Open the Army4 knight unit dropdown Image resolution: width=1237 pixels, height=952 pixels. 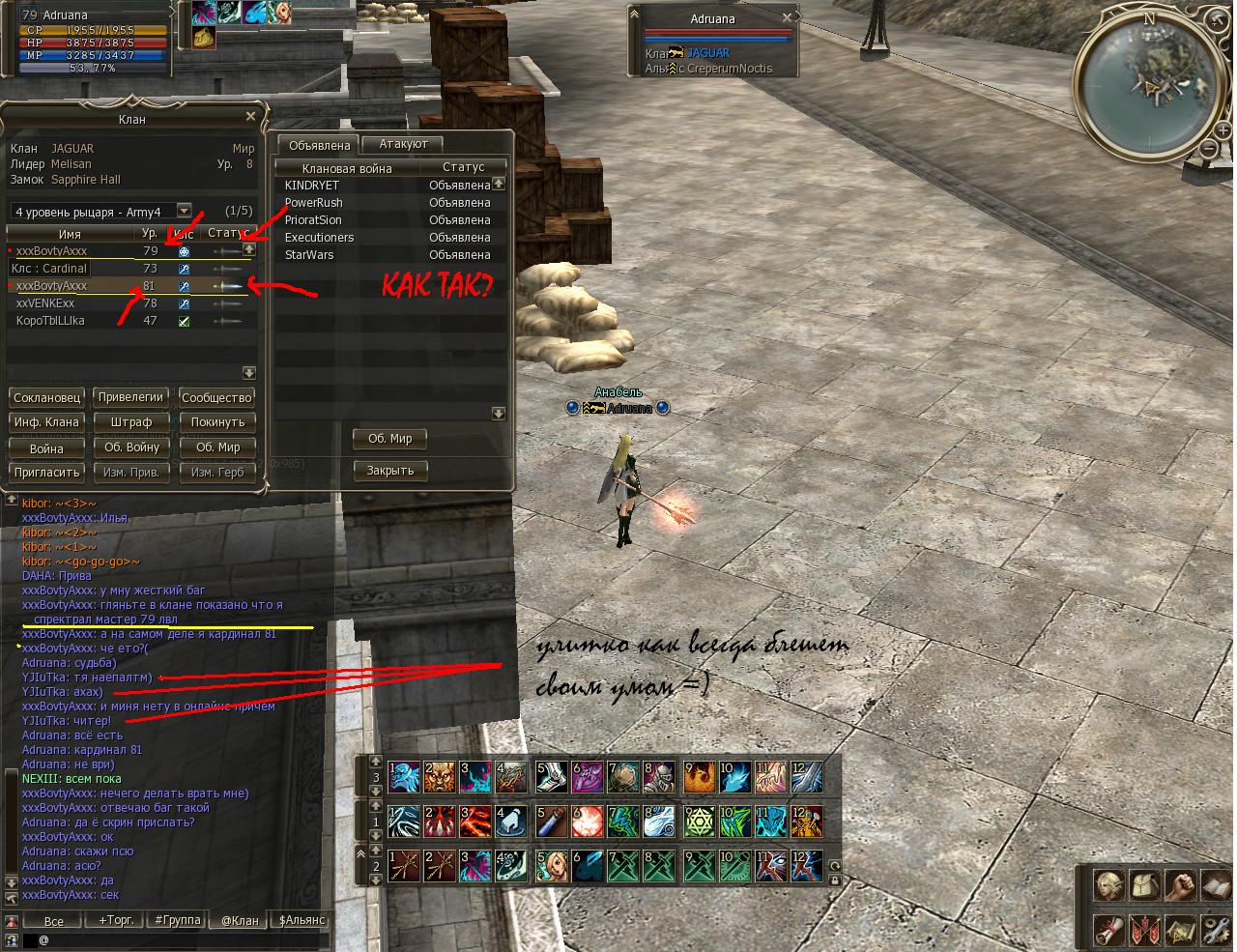183,211
